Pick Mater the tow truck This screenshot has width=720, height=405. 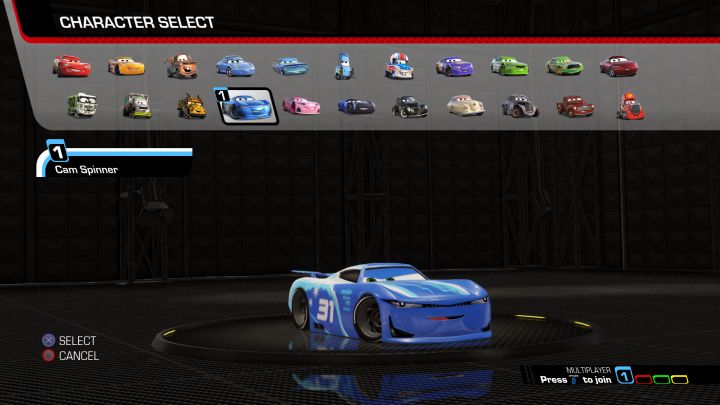[x=181, y=66]
